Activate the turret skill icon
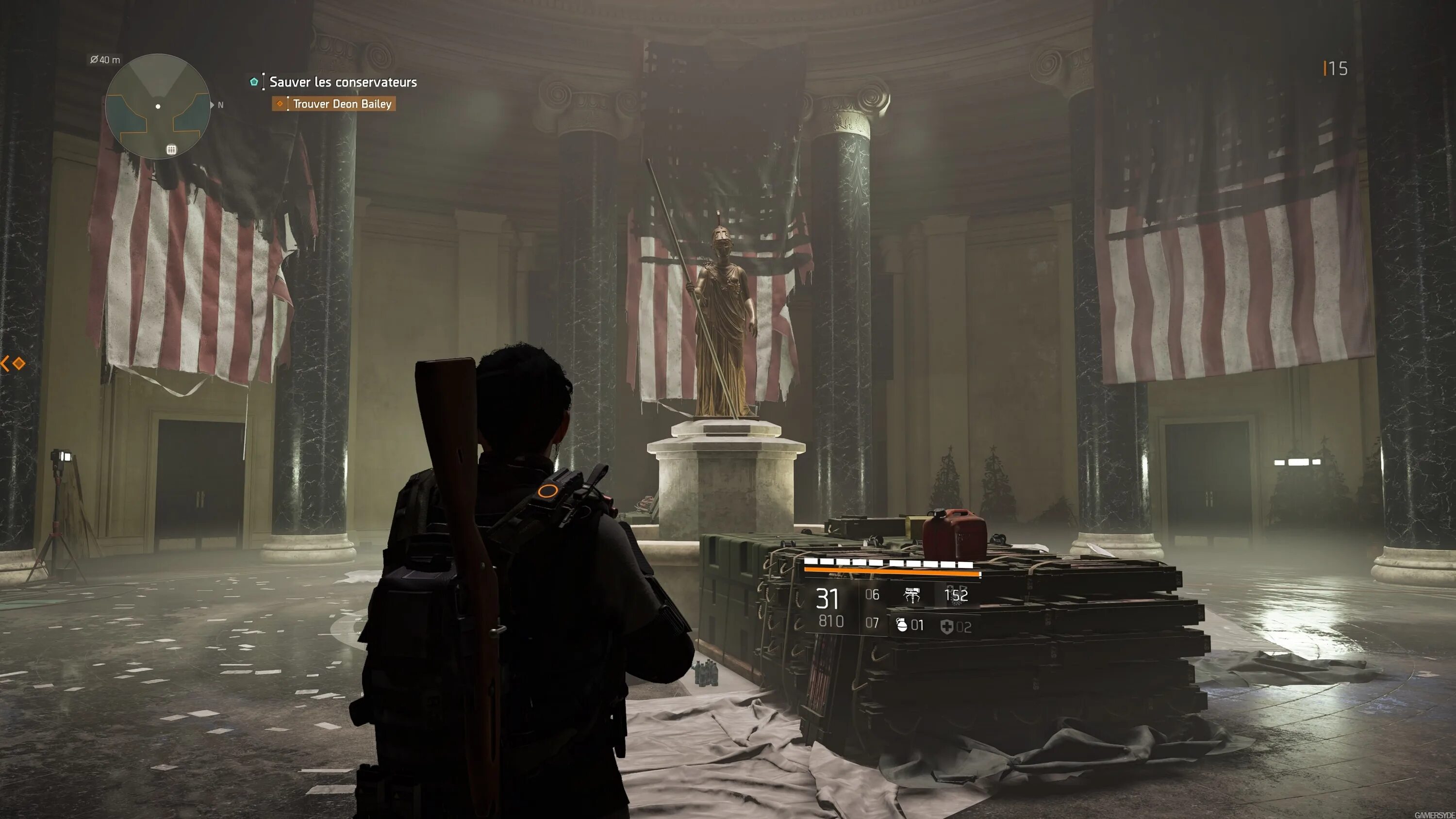Screen dimensions: 1456x819 click(911, 595)
